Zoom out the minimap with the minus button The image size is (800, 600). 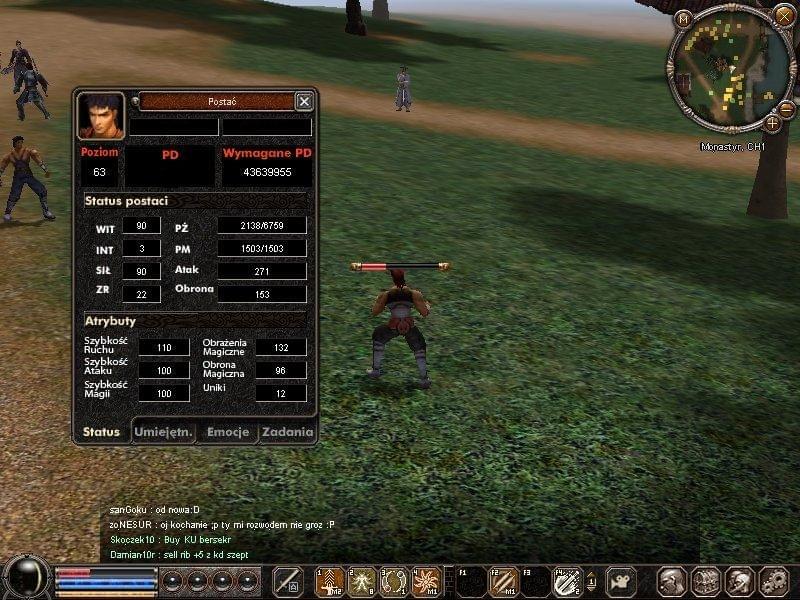[787, 107]
